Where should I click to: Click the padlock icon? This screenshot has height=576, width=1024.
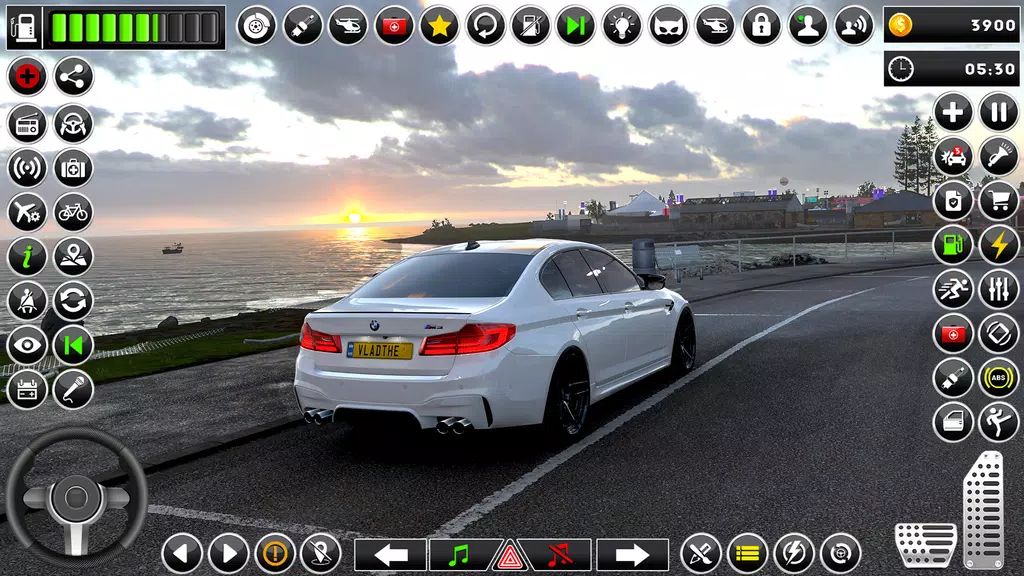coord(761,25)
